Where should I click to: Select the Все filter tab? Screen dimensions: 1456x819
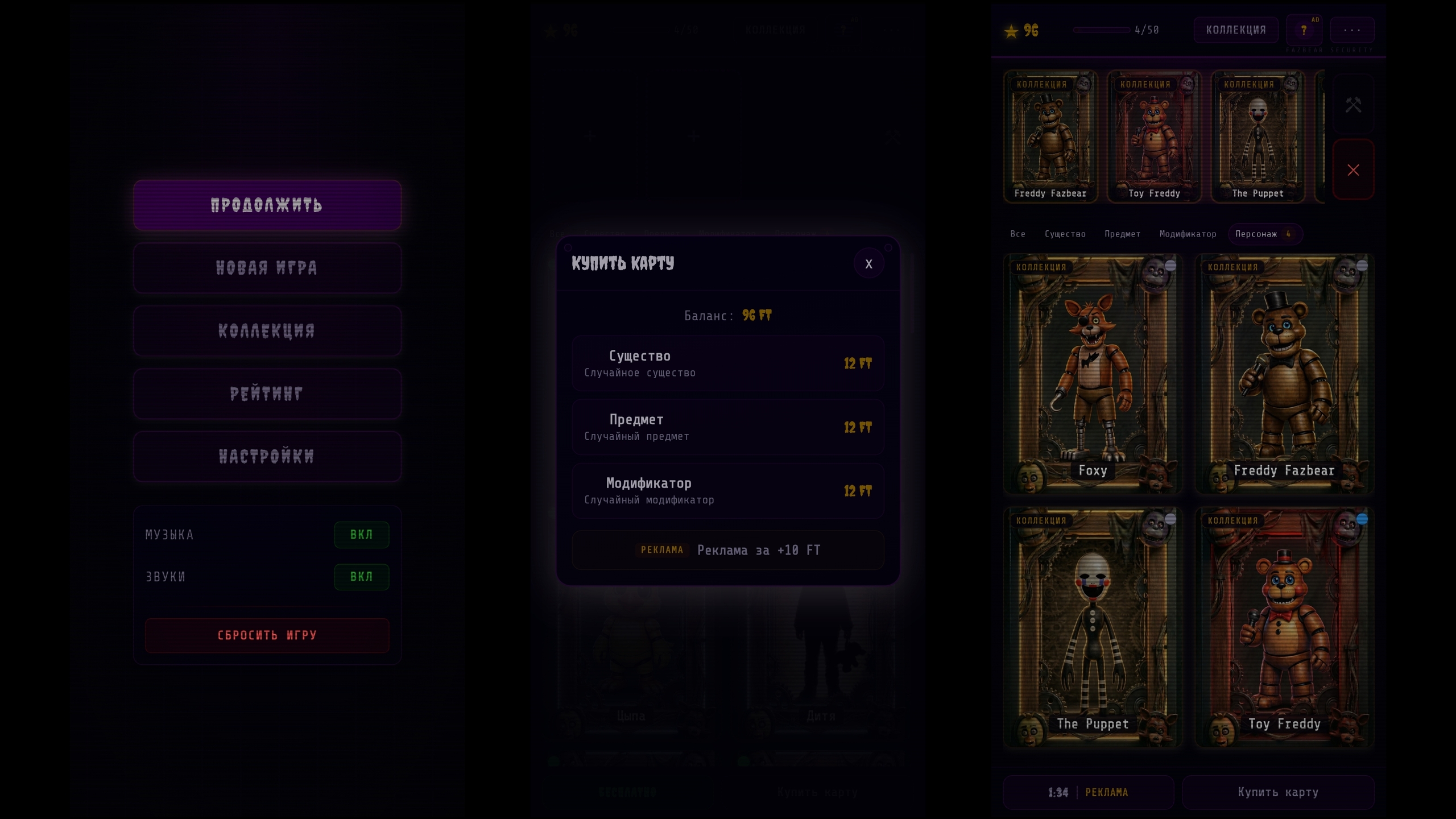tap(1018, 234)
